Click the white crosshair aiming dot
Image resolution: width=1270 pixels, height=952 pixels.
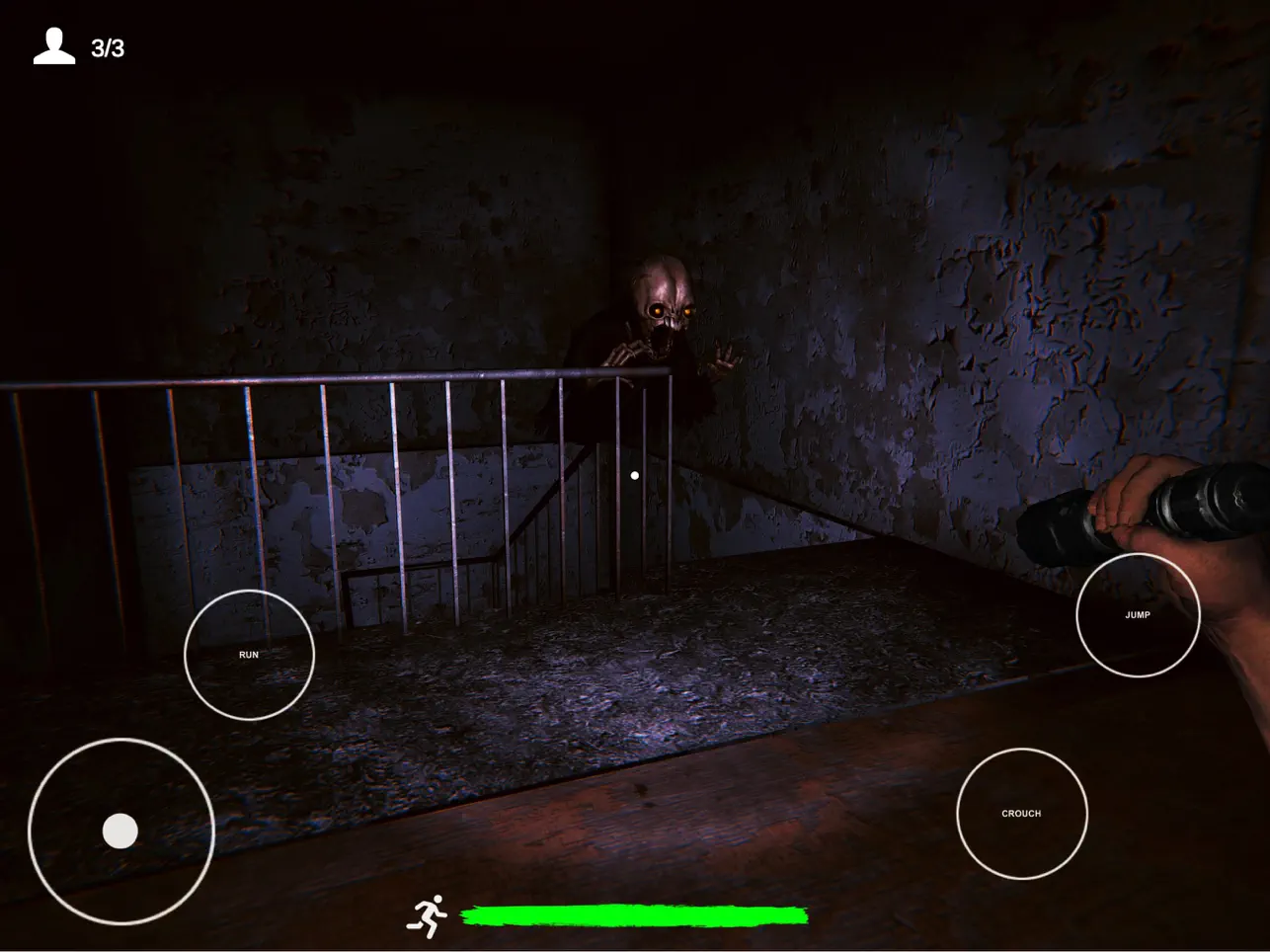tap(634, 475)
